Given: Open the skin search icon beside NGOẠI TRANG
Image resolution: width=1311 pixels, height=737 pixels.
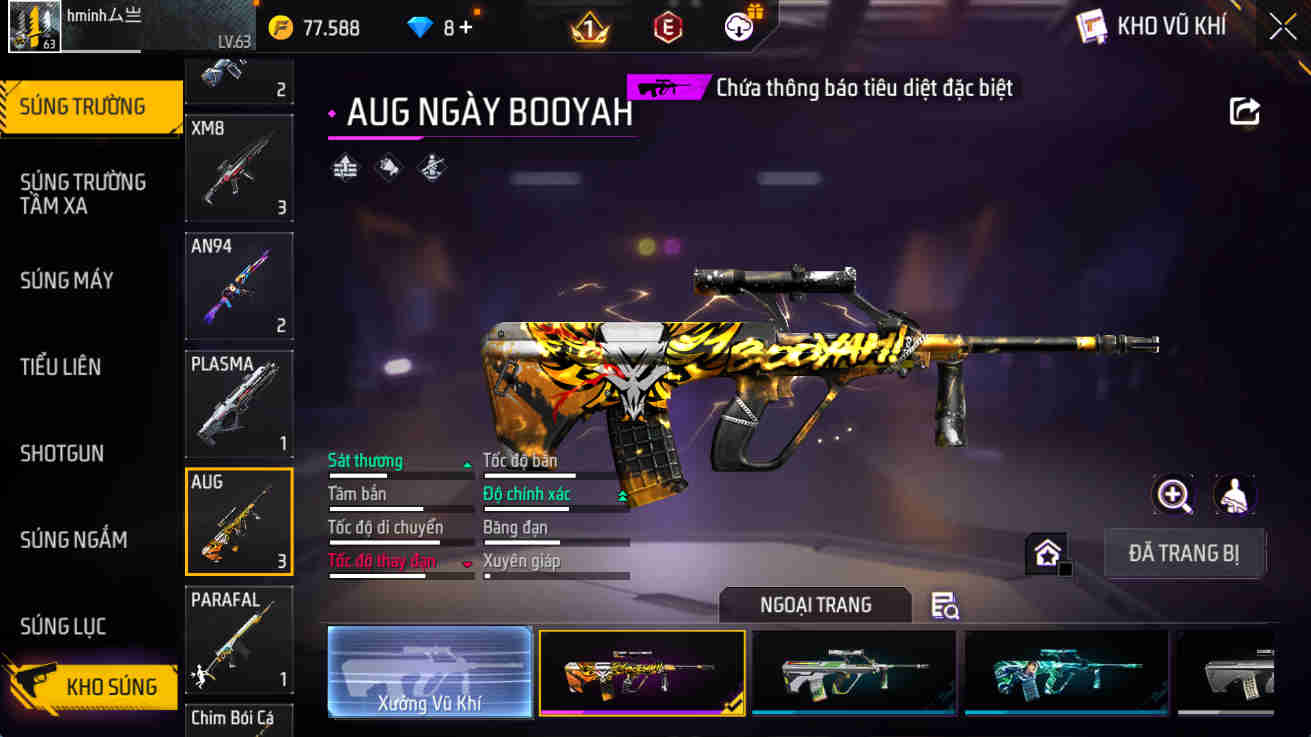Looking at the screenshot, I should (943, 606).
